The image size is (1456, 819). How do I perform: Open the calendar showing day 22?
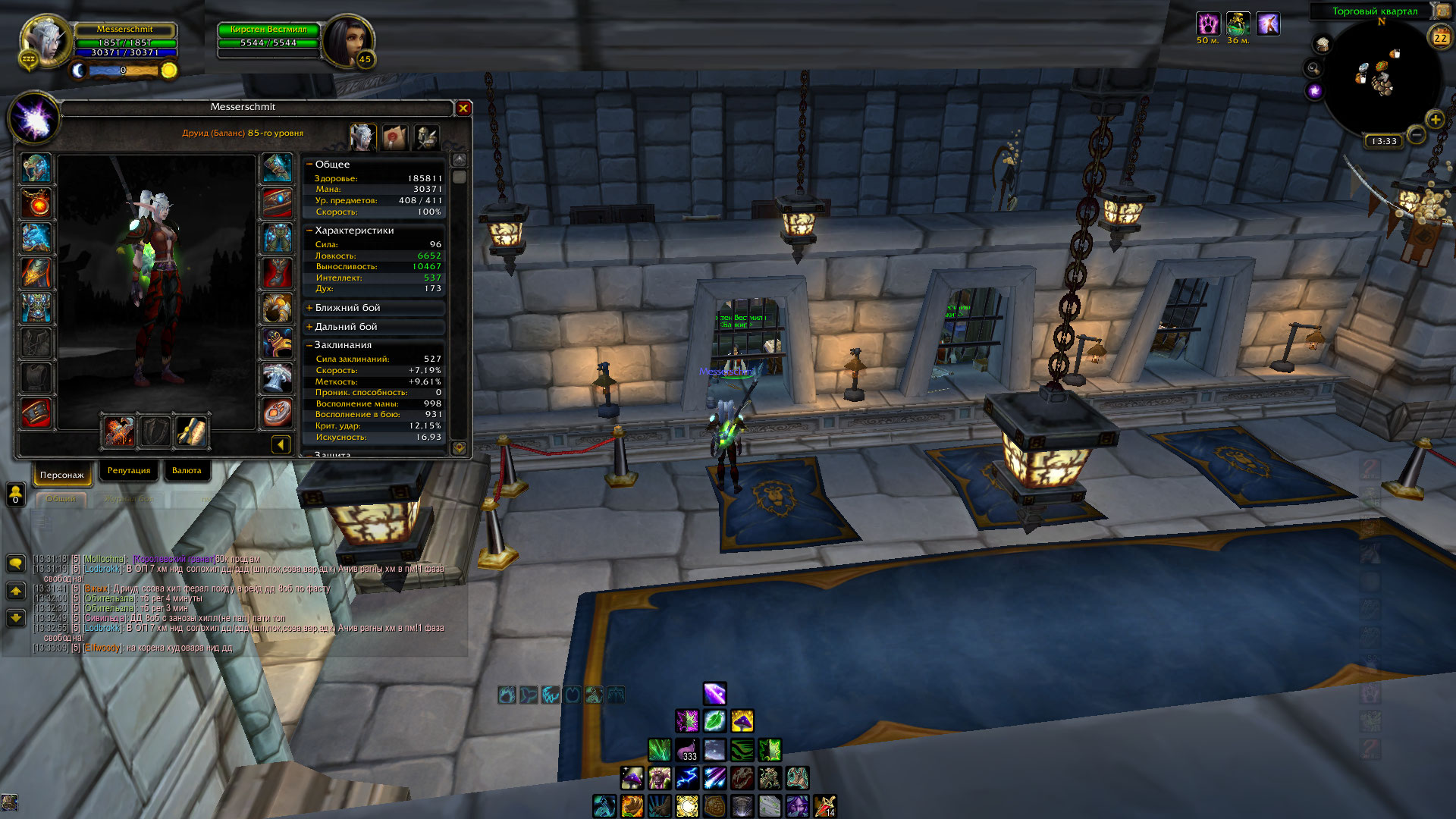pyautogui.click(x=1440, y=36)
